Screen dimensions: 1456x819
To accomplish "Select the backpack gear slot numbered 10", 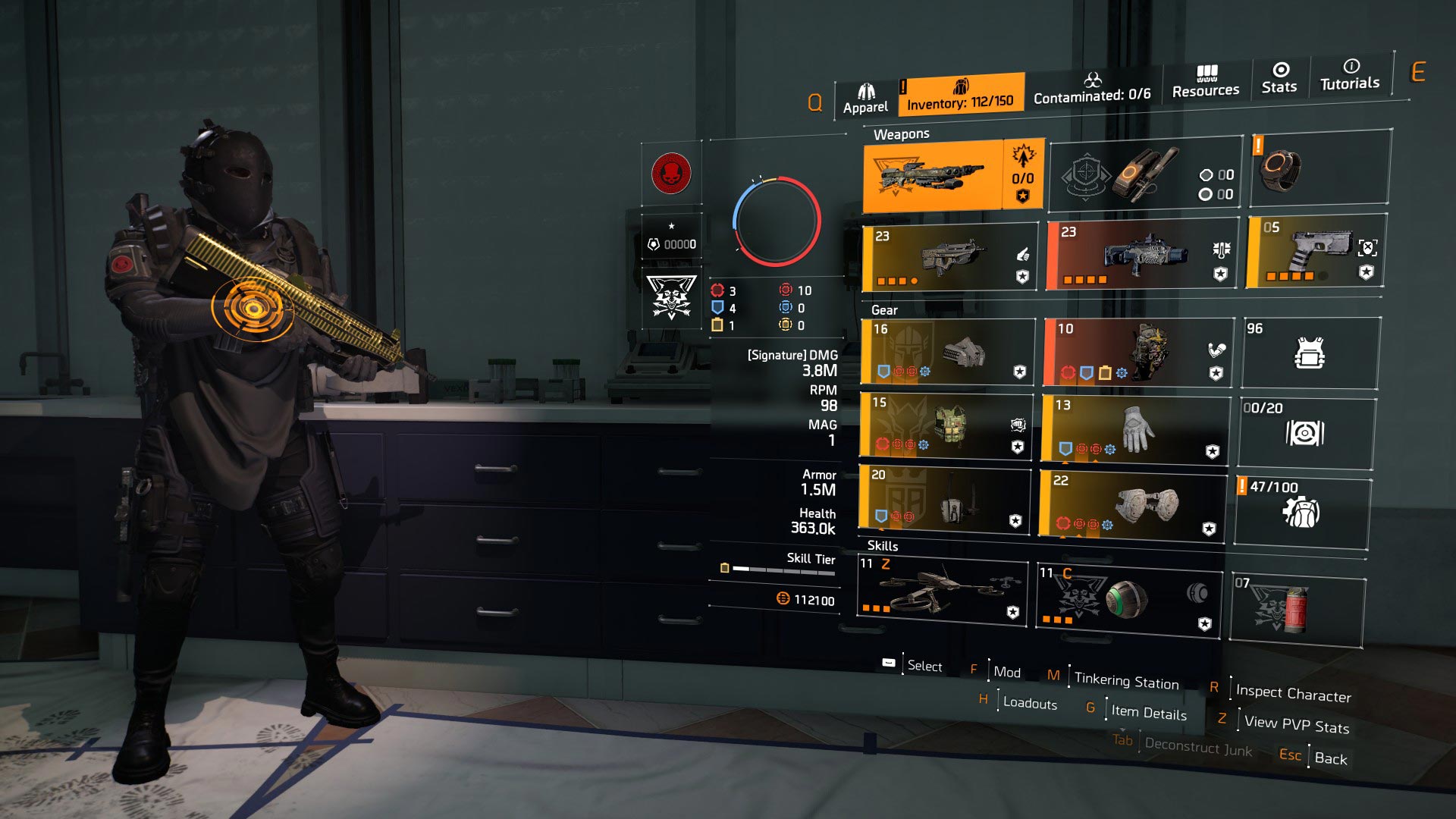I will pos(1137,352).
